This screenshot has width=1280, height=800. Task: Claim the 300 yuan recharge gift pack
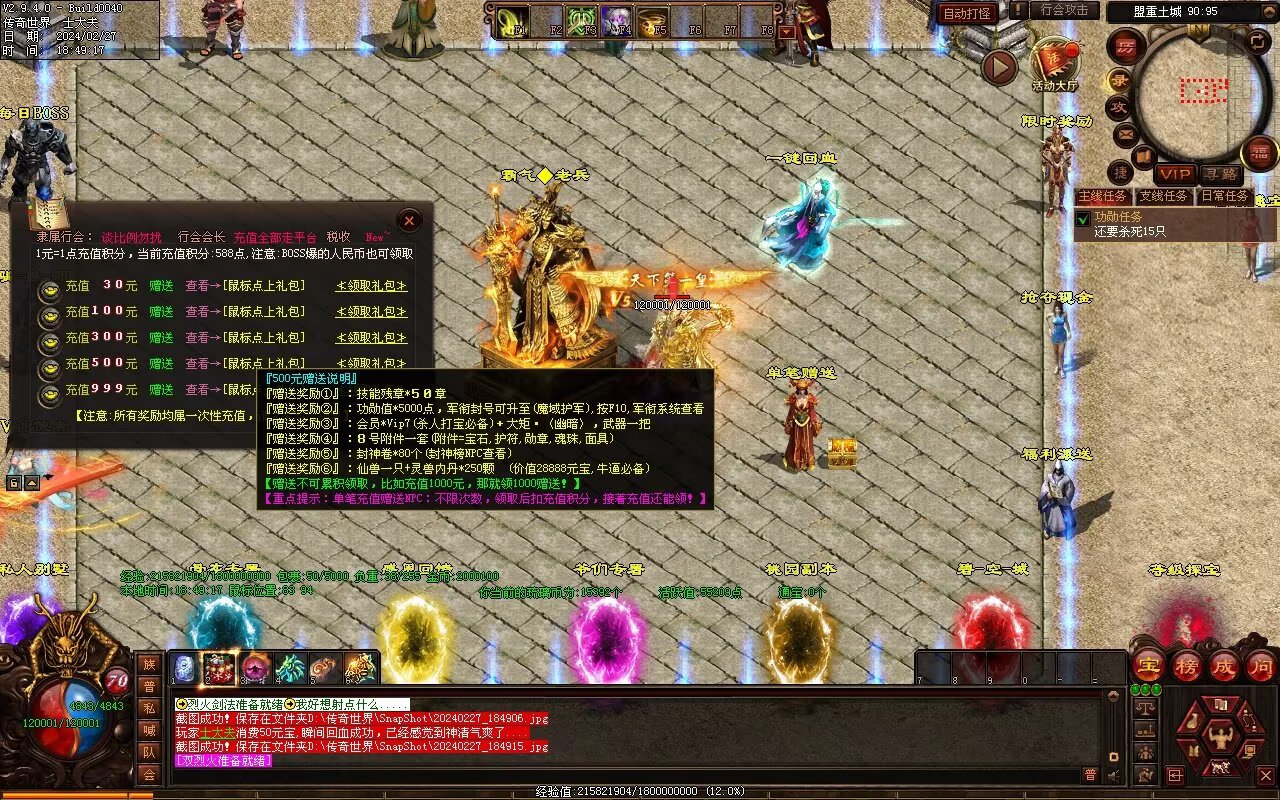[x=371, y=338]
